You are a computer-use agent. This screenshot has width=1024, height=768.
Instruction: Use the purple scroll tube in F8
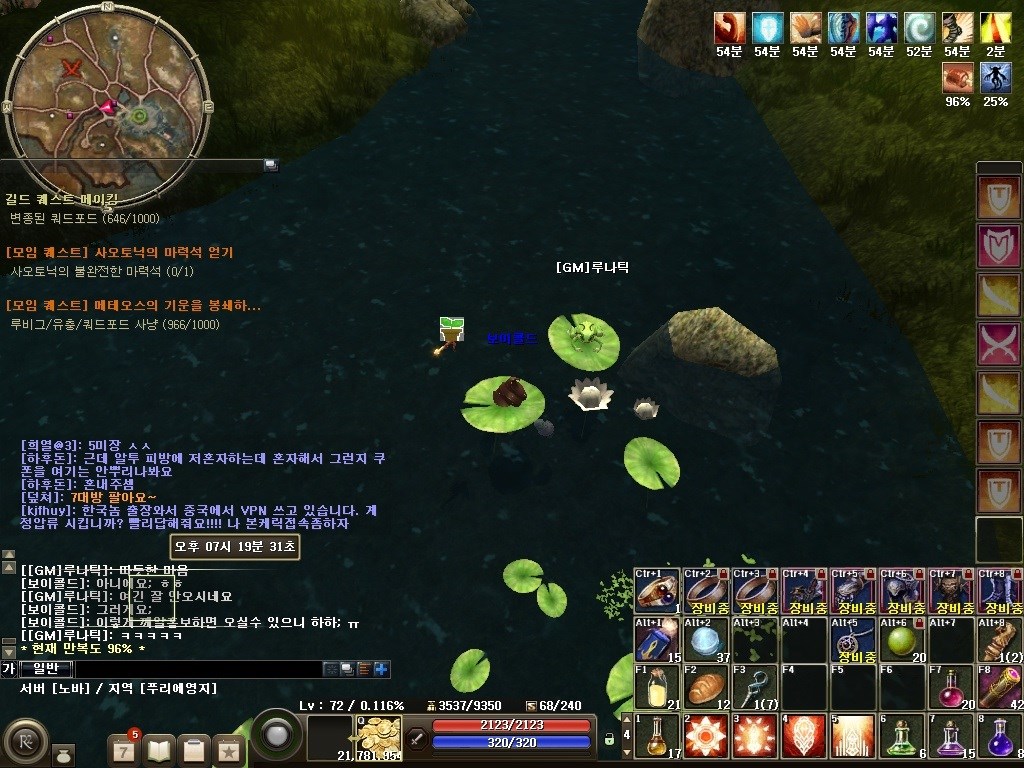(x=1000, y=686)
